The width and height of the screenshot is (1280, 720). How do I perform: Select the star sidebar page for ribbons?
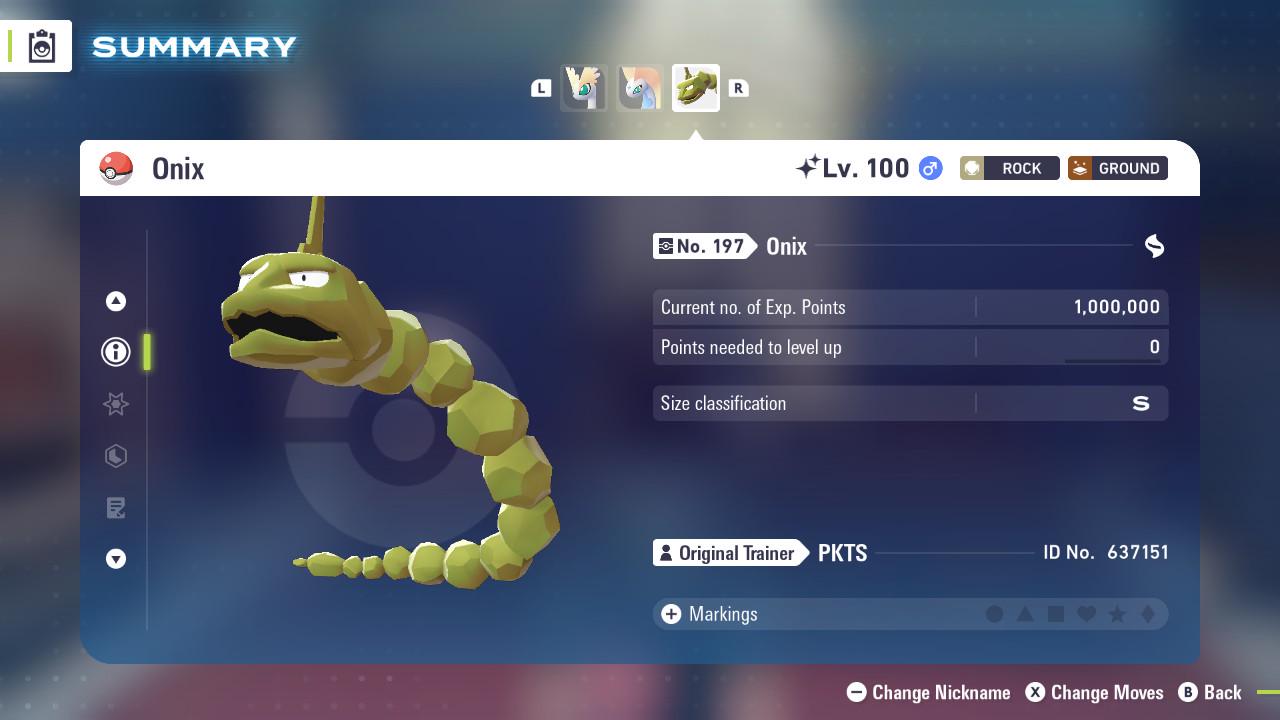115,404
